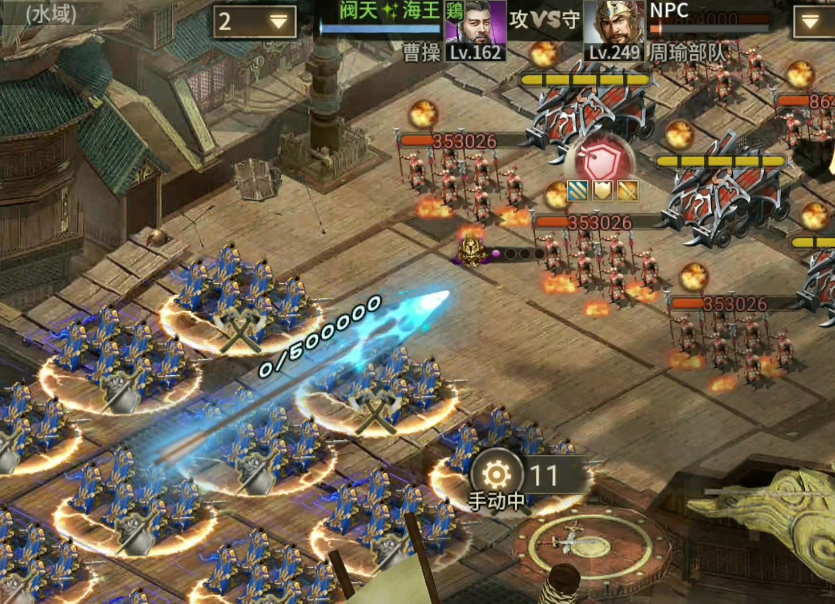
Task: Expand the top-right dropdown arrow
Action: [814, 22]
